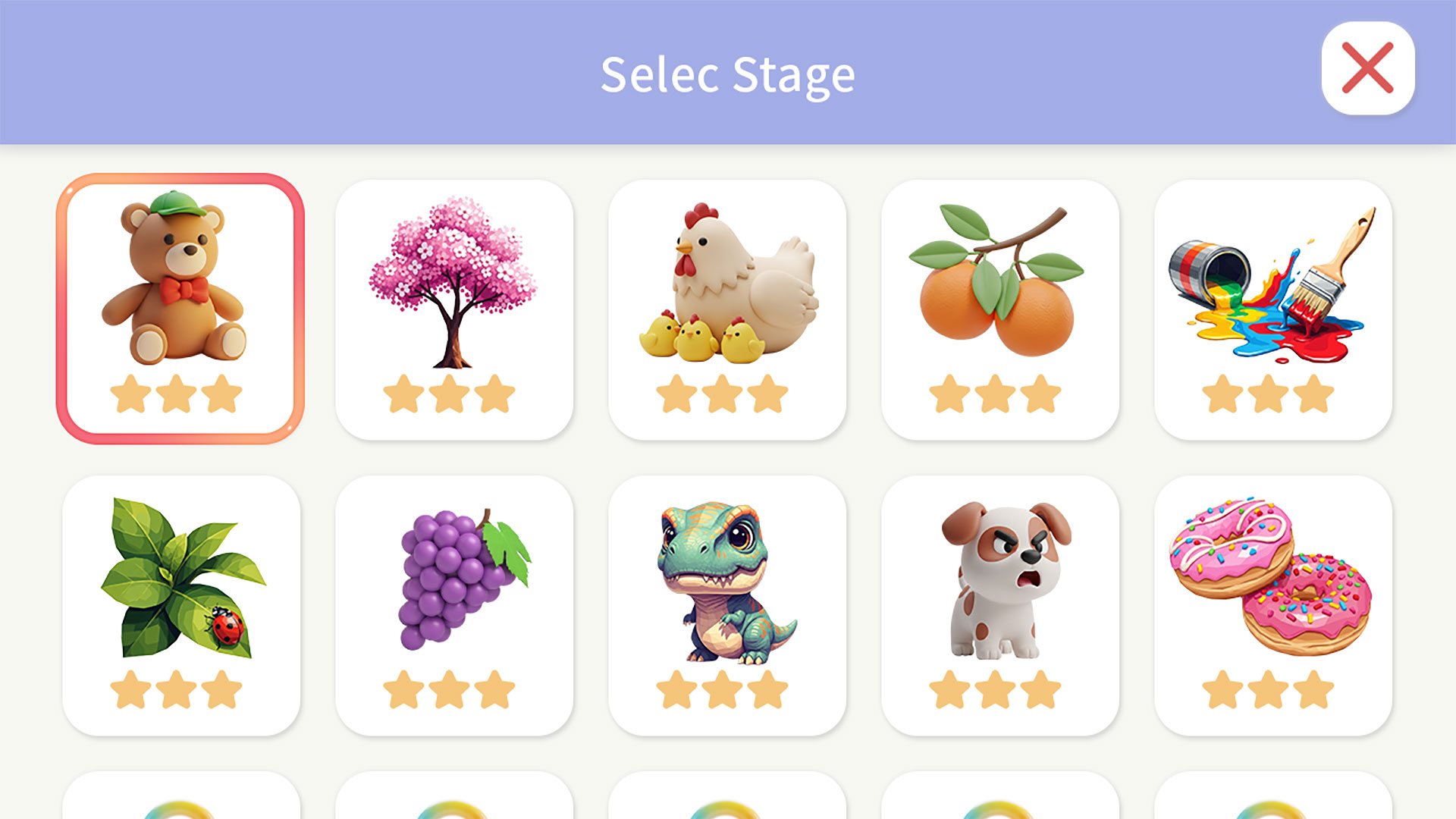The width and height of the screenshot is (1456, 819).
Task: Select the paint can and brush stage
Action: click(x=1272, y=308)
